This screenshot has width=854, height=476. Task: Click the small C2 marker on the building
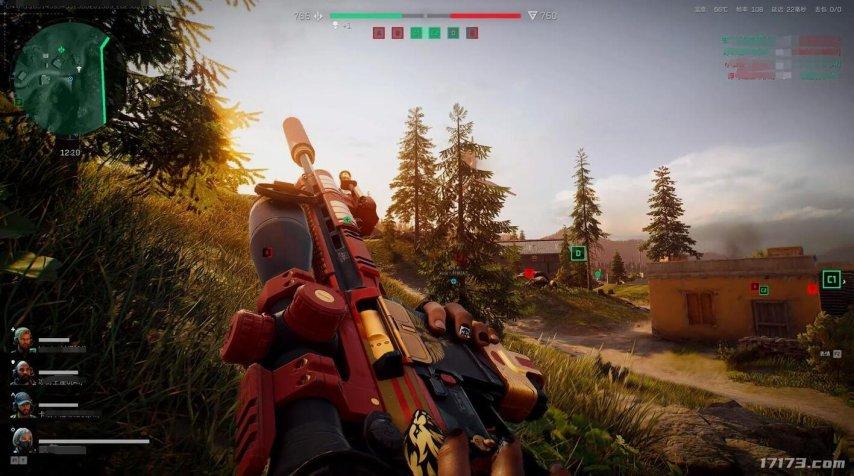pos(764,290)
